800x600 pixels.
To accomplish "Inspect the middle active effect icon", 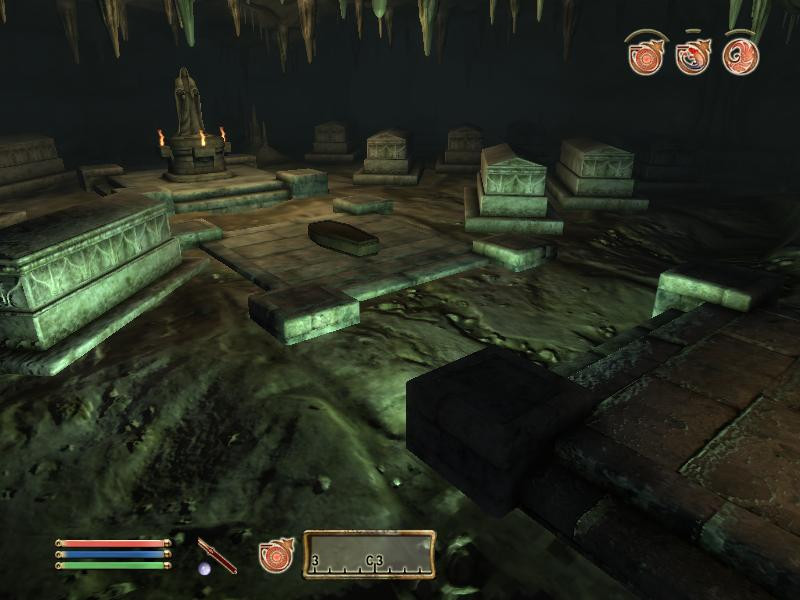I will click(x=693, y=56).
